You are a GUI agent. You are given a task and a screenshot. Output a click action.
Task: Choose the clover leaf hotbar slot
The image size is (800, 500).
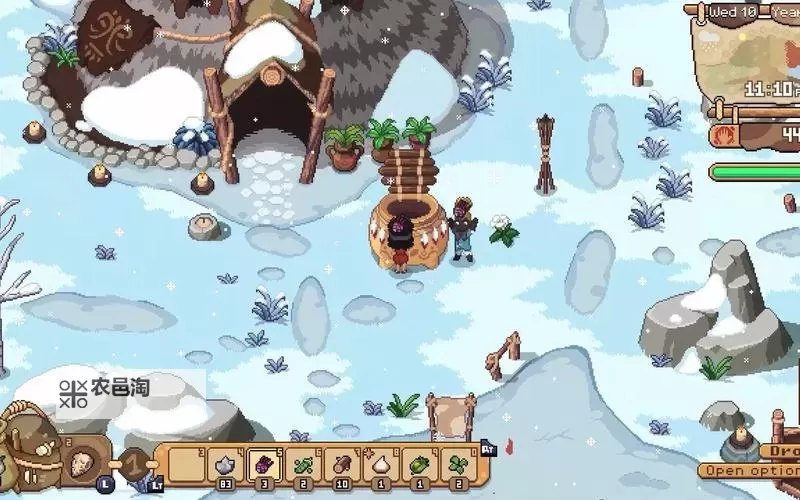(x=458, y=465)
